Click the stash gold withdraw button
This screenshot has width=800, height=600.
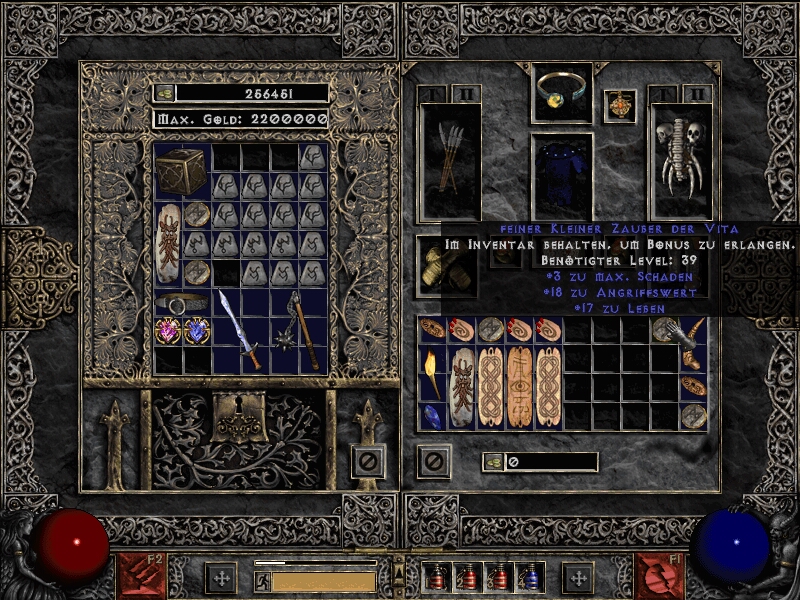pos(164,93)
